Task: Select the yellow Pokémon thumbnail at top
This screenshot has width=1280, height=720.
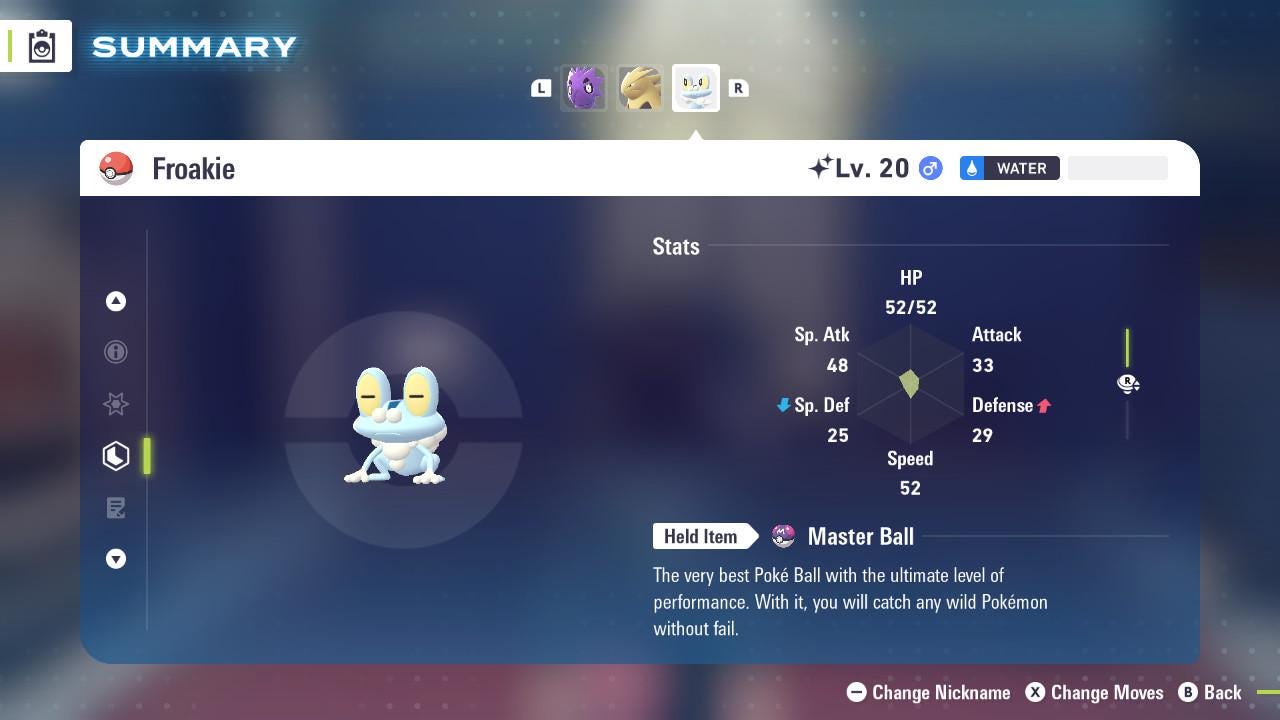Action: tap(639, 88)
